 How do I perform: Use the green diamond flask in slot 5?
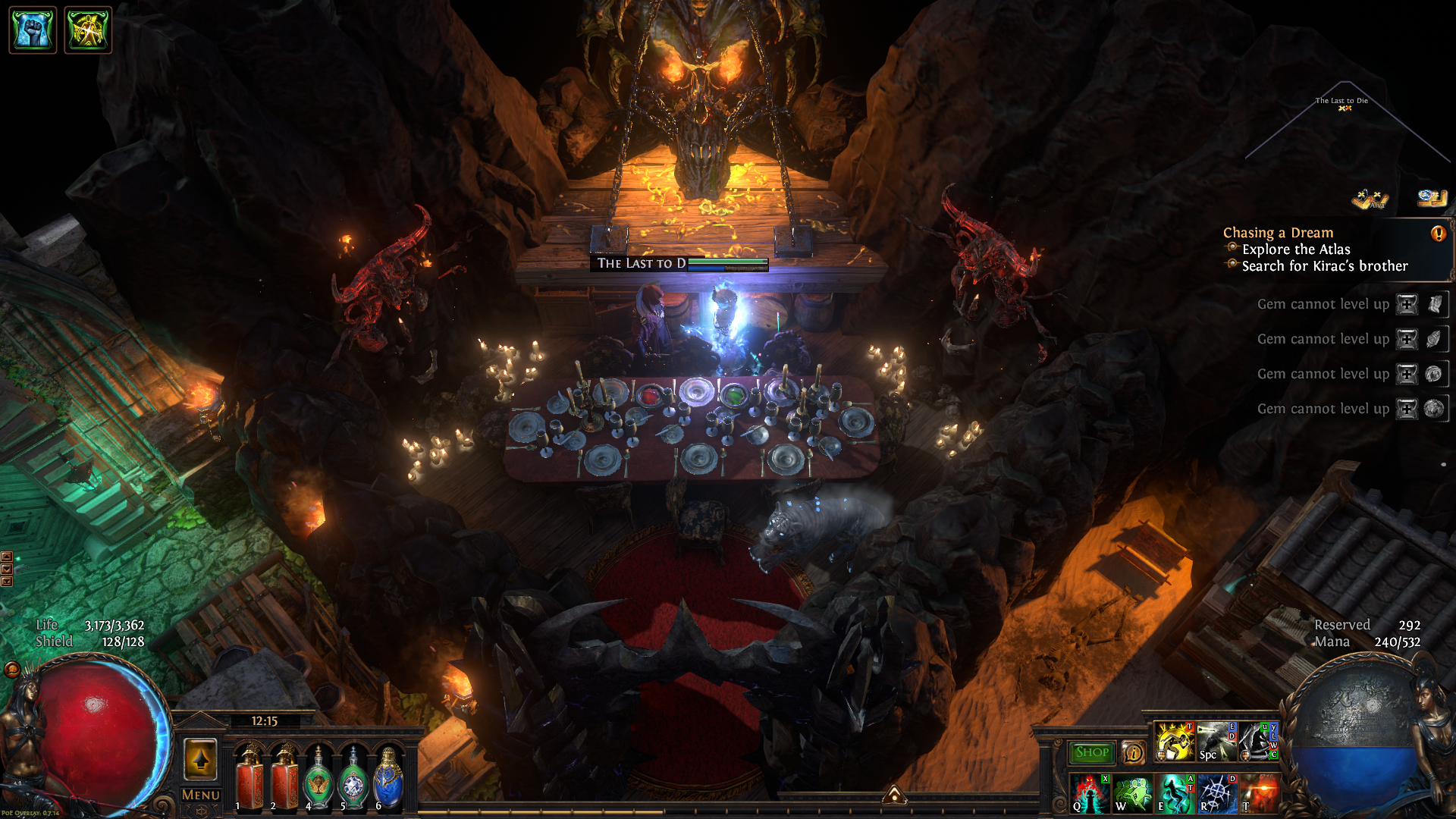pos(353,780)
